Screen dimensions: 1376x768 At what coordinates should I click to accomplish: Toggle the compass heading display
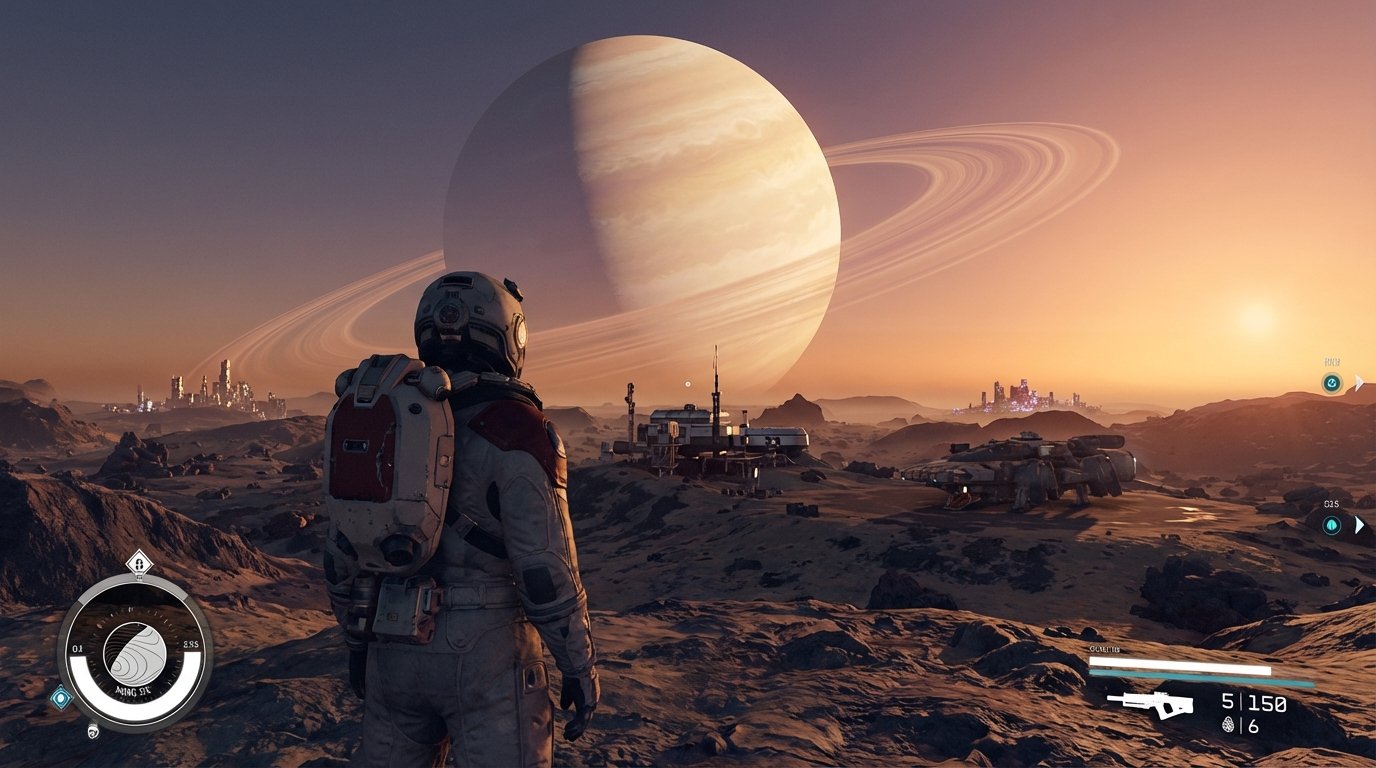point(134,688)
